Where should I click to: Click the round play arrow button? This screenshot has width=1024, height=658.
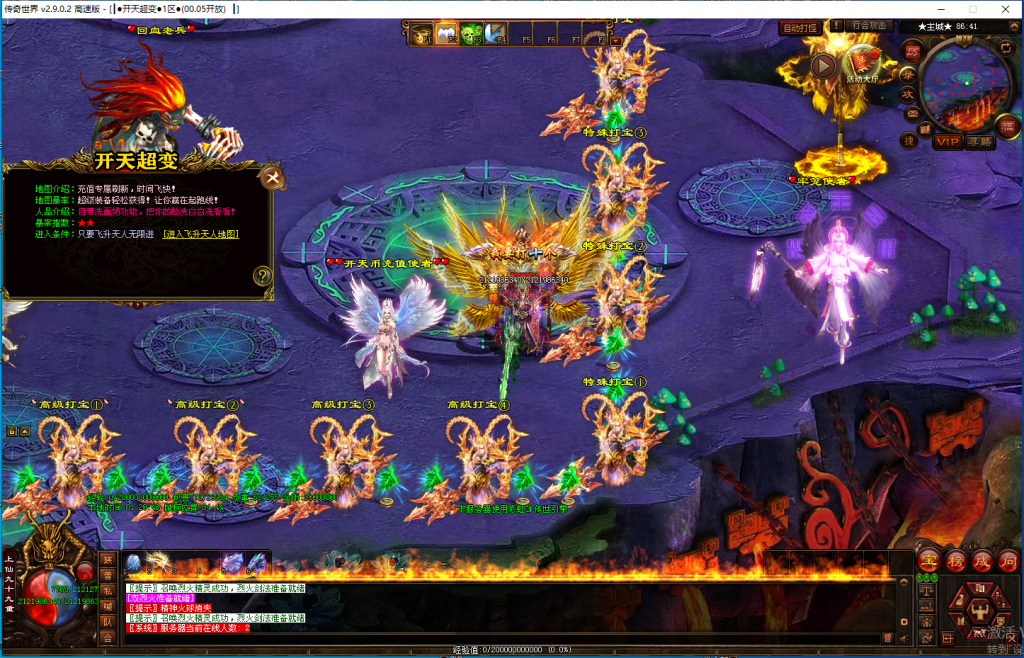pos(823,66)
